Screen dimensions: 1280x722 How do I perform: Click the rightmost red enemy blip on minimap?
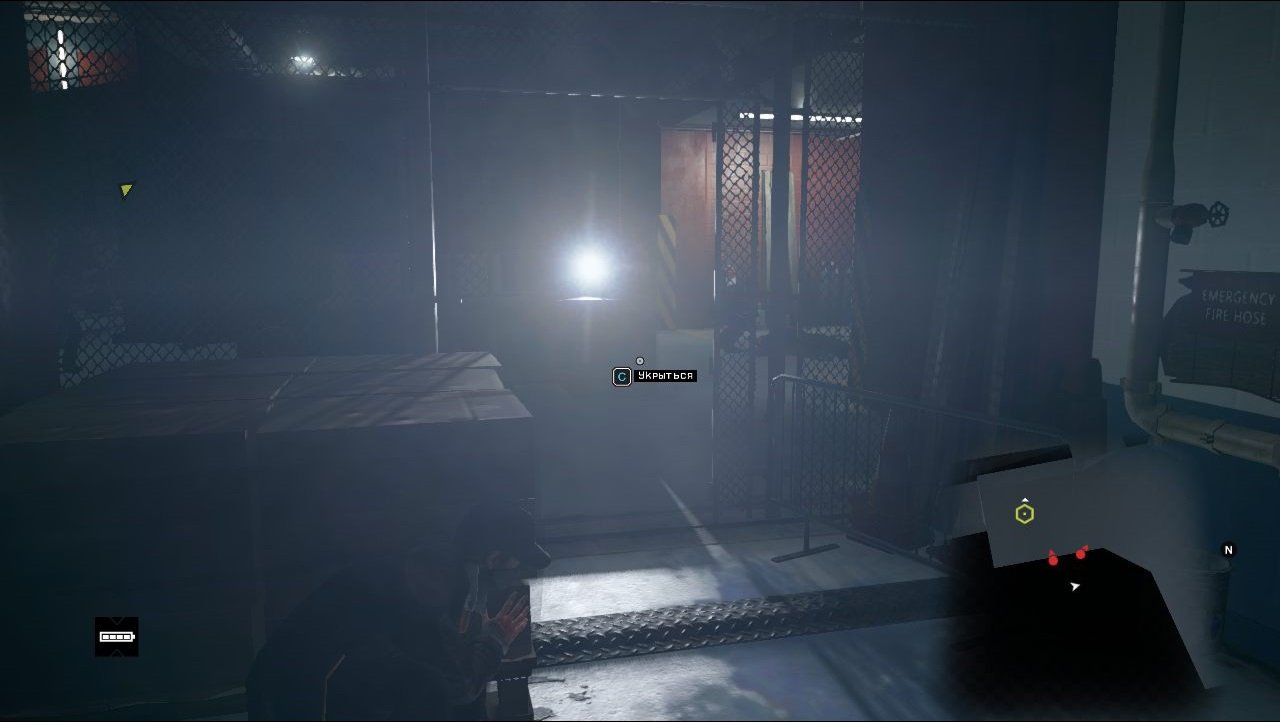1081,554
